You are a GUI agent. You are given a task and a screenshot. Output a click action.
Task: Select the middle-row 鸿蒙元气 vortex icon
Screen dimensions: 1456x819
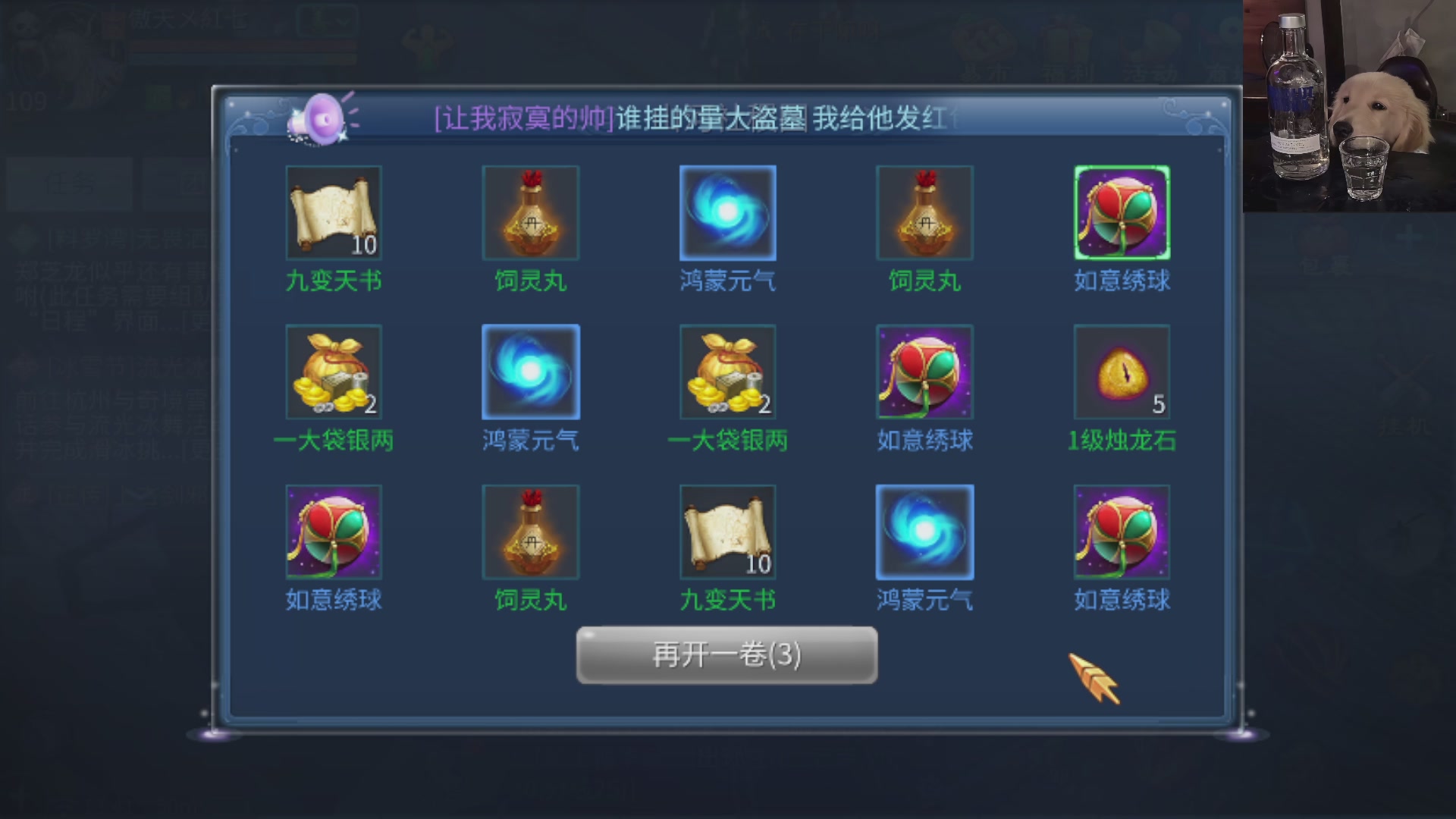[530, 372]
